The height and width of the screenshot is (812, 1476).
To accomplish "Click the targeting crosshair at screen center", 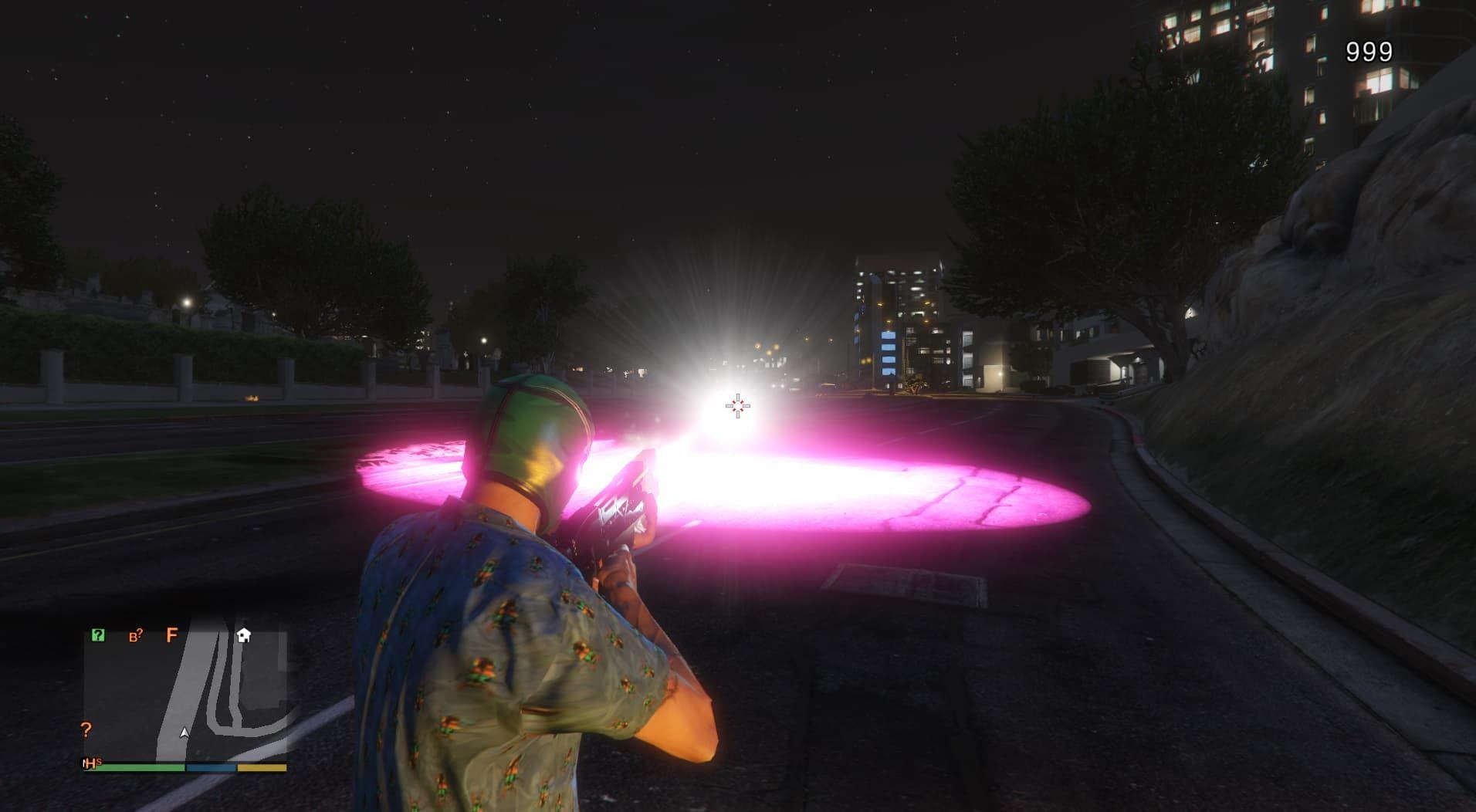I will pos(738,404).
